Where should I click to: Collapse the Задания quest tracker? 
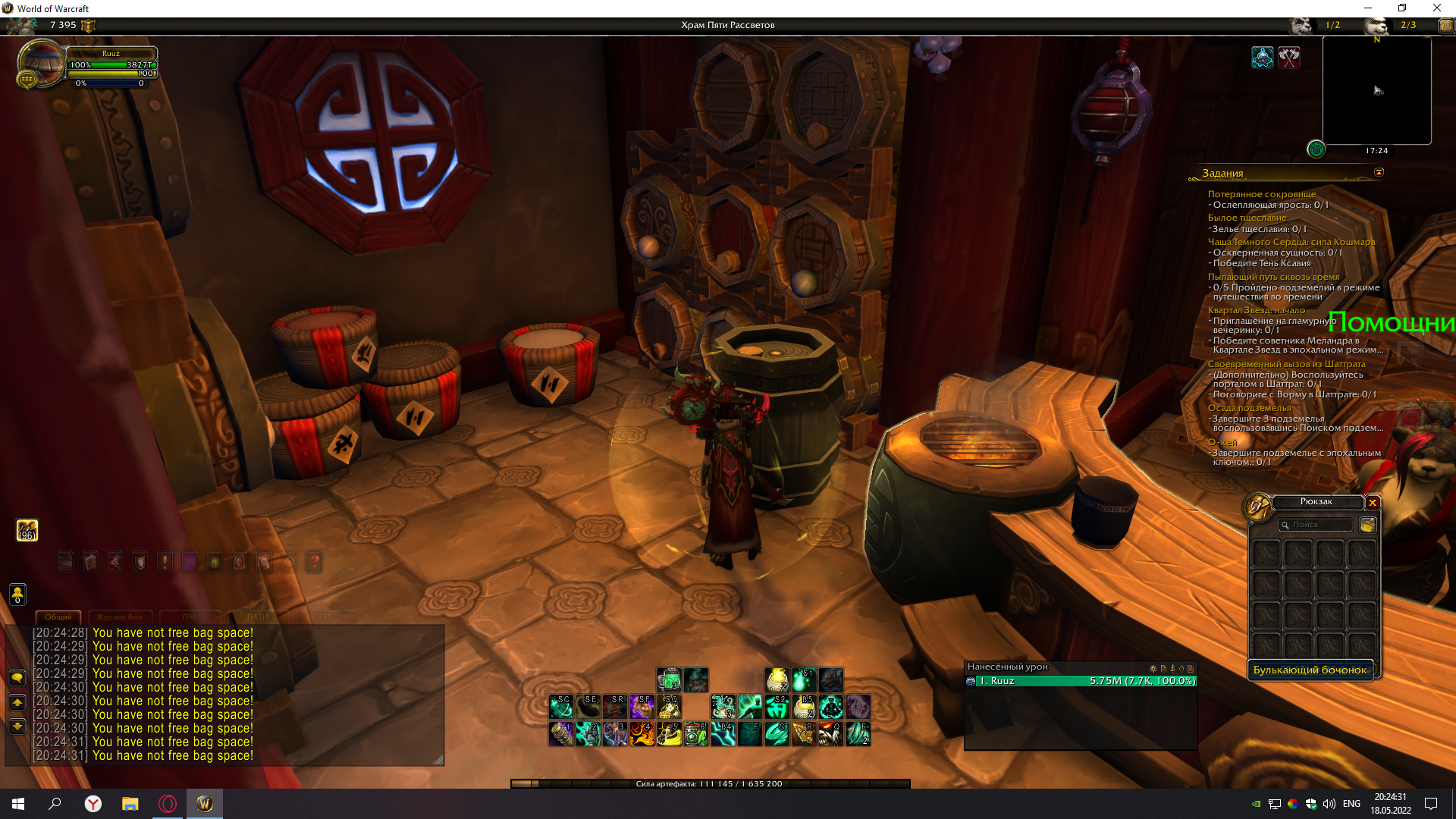click(x=1379, y=172)
